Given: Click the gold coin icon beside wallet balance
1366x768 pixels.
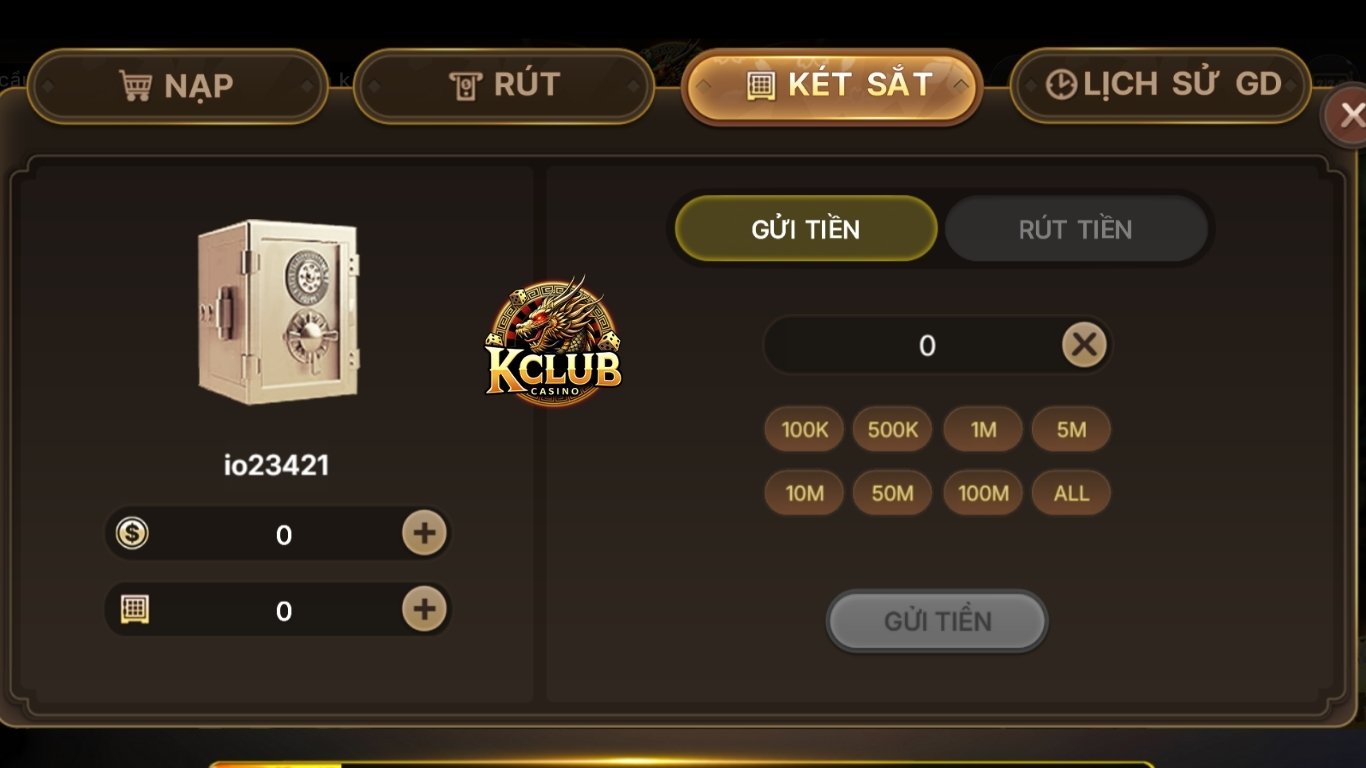Looking at the screenshot, I should coord(133,534).
